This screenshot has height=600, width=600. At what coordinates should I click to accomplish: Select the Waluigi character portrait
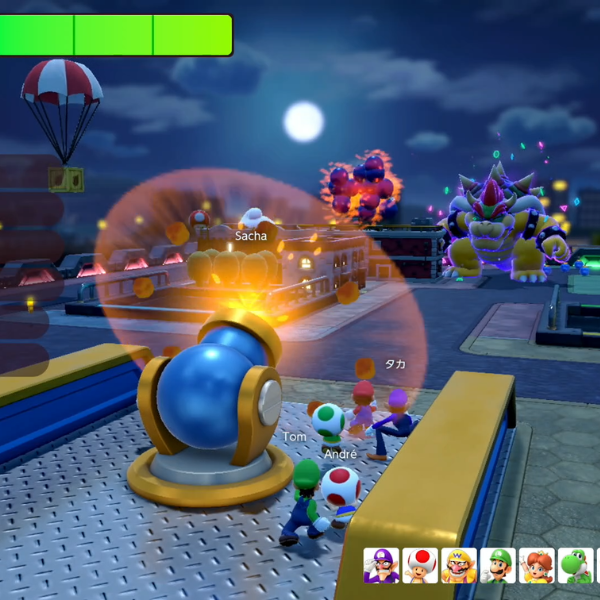tap(381, 566)
